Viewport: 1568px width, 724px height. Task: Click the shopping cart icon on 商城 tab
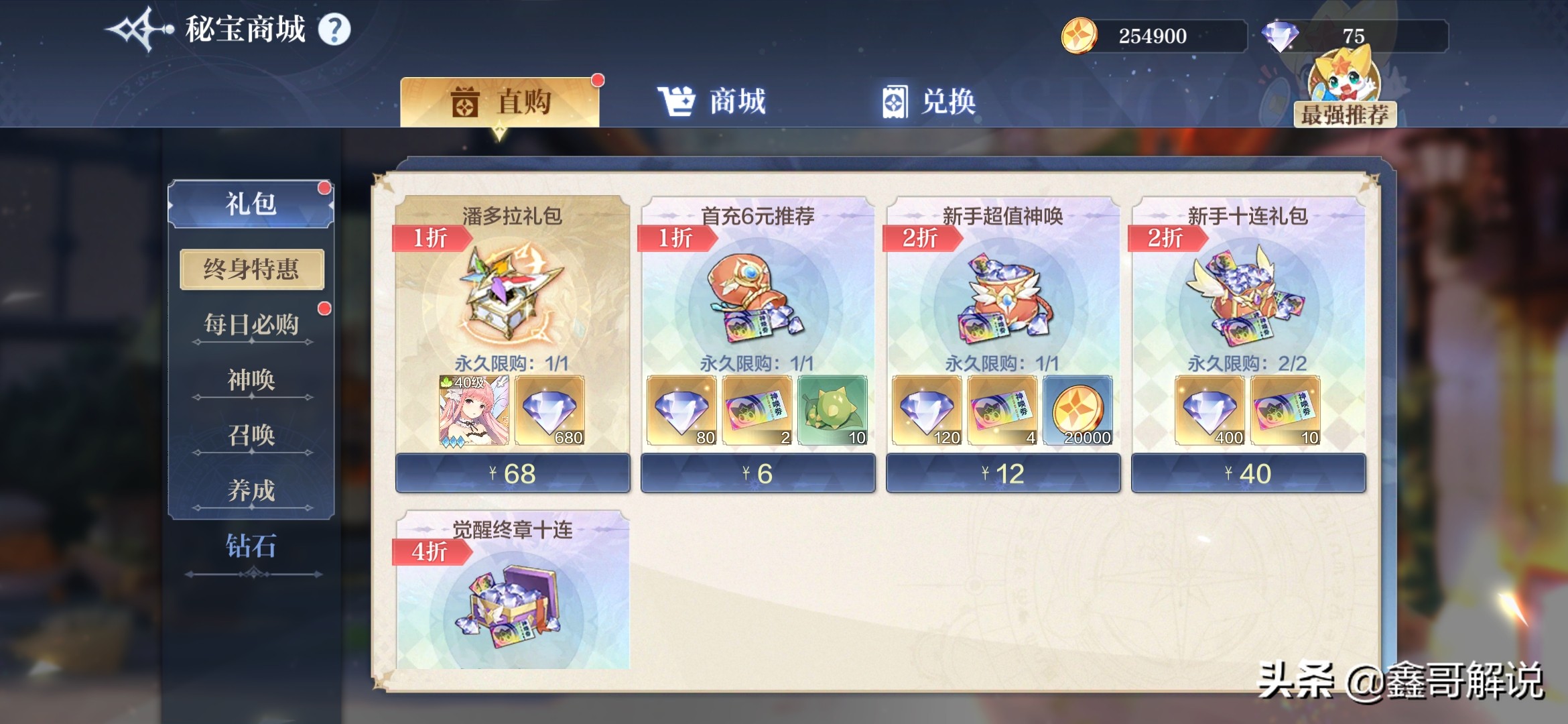tap(677, 101)
